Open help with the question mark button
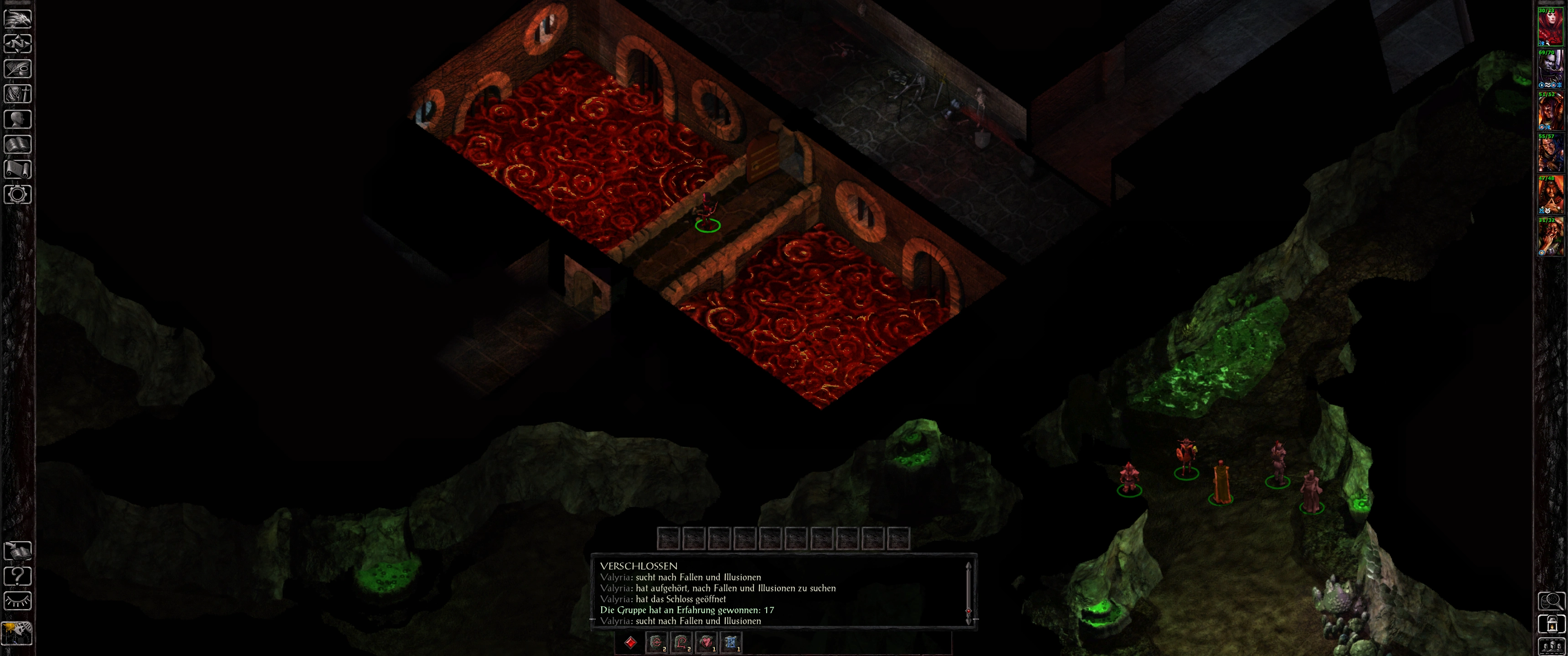This screenshot has height=656, width=1568. [x=18, y=576]
